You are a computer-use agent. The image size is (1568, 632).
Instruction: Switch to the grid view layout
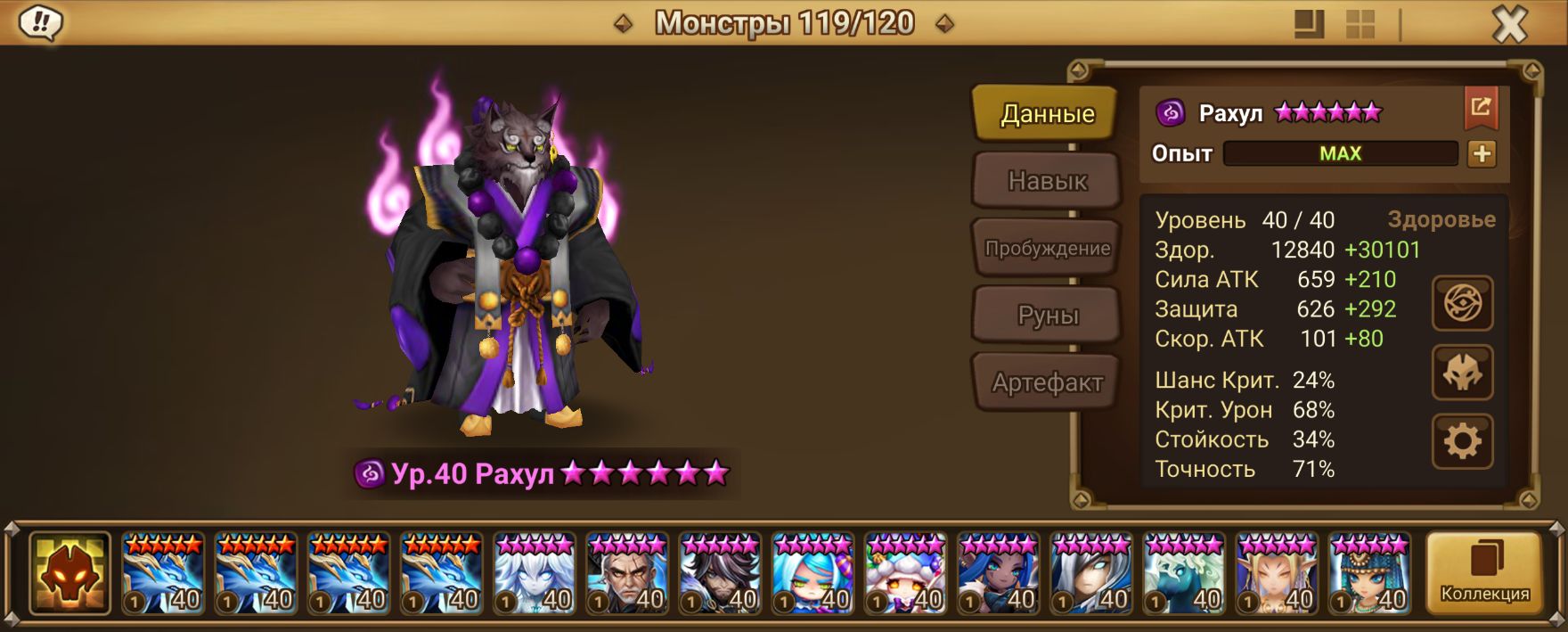pos(1360,24)
